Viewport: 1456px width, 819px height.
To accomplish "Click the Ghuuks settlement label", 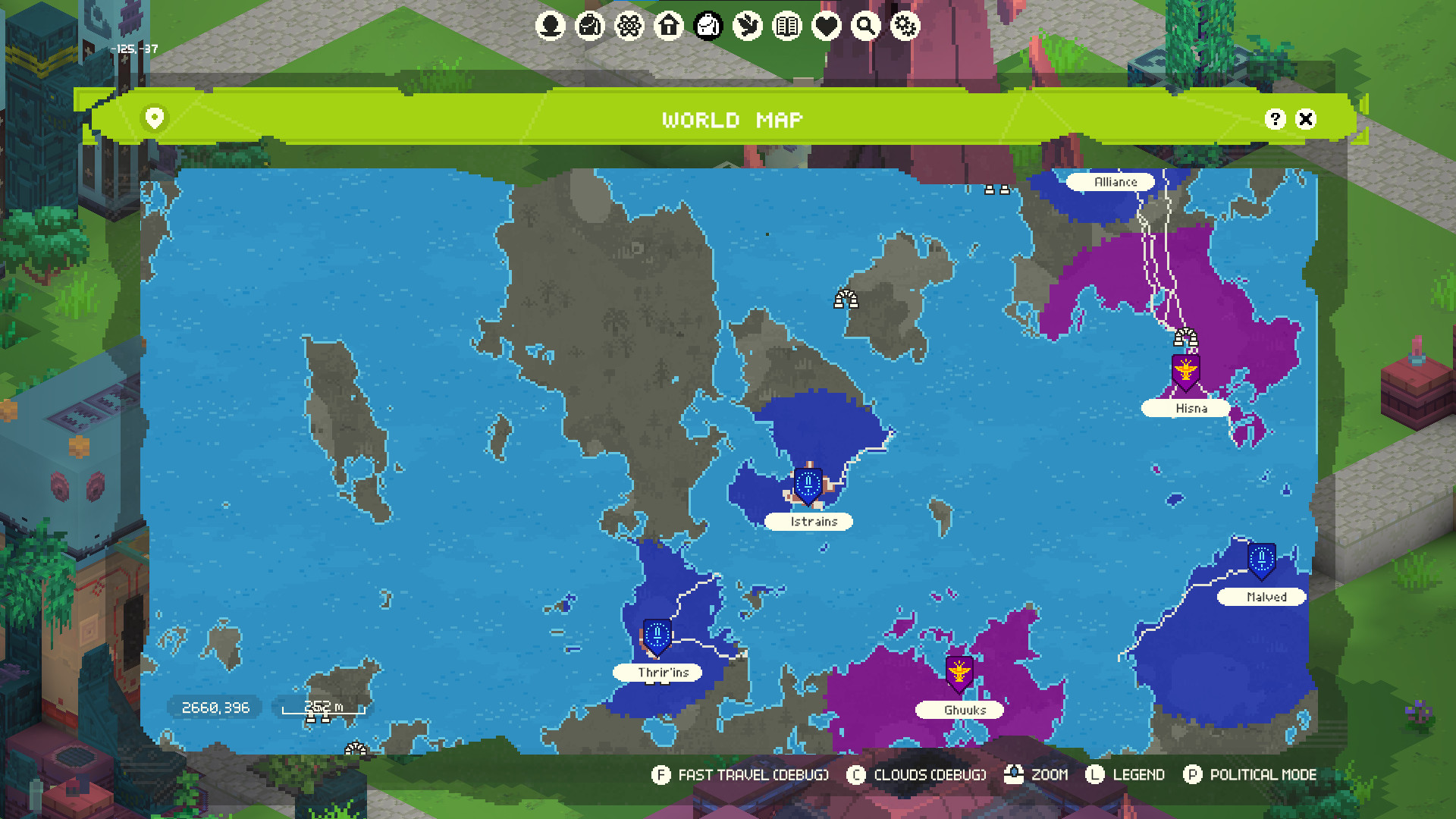I will pyautogui.click(x=960, y=710).
